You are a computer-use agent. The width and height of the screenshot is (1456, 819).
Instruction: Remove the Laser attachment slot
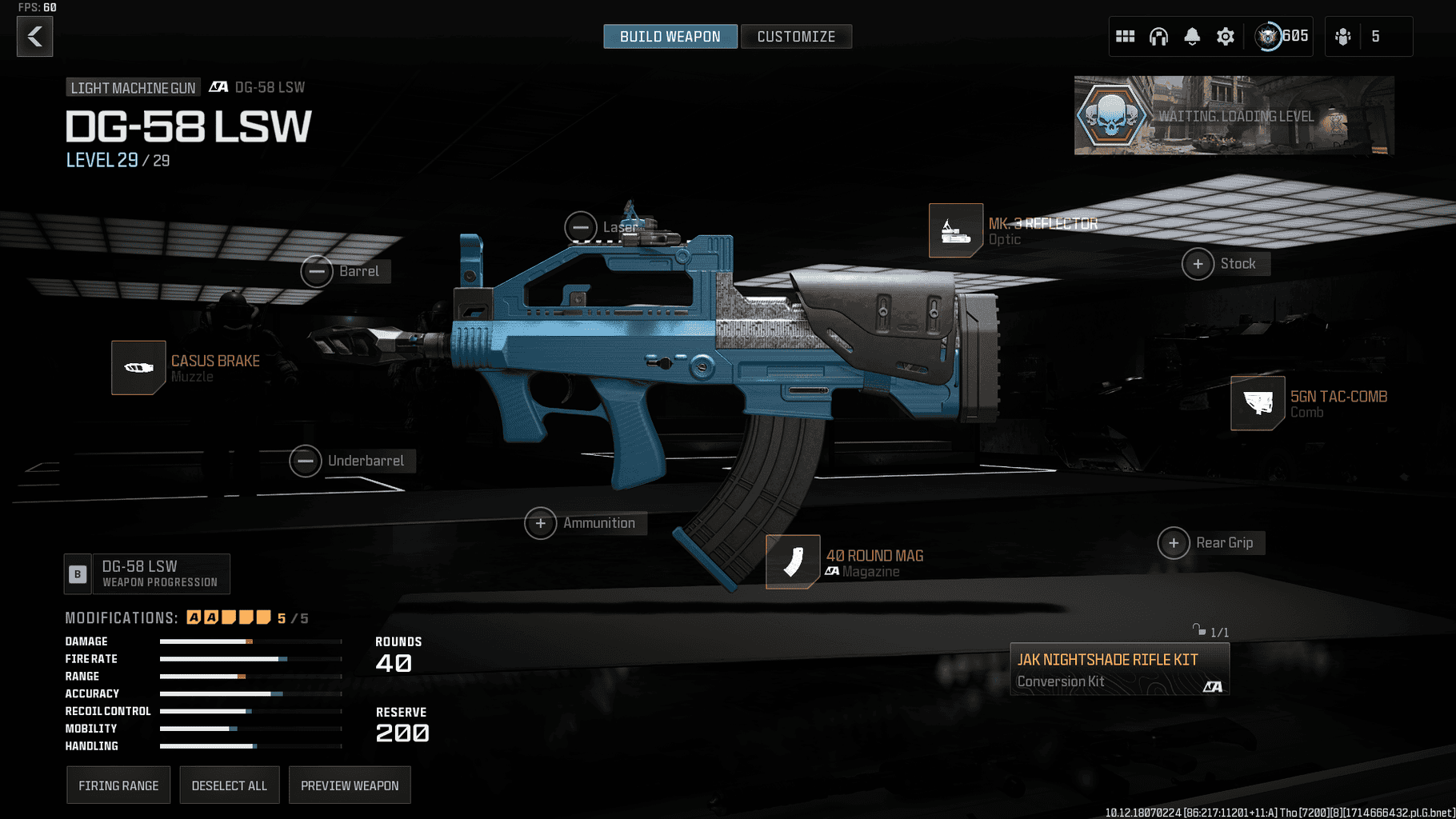pos(581,227)
